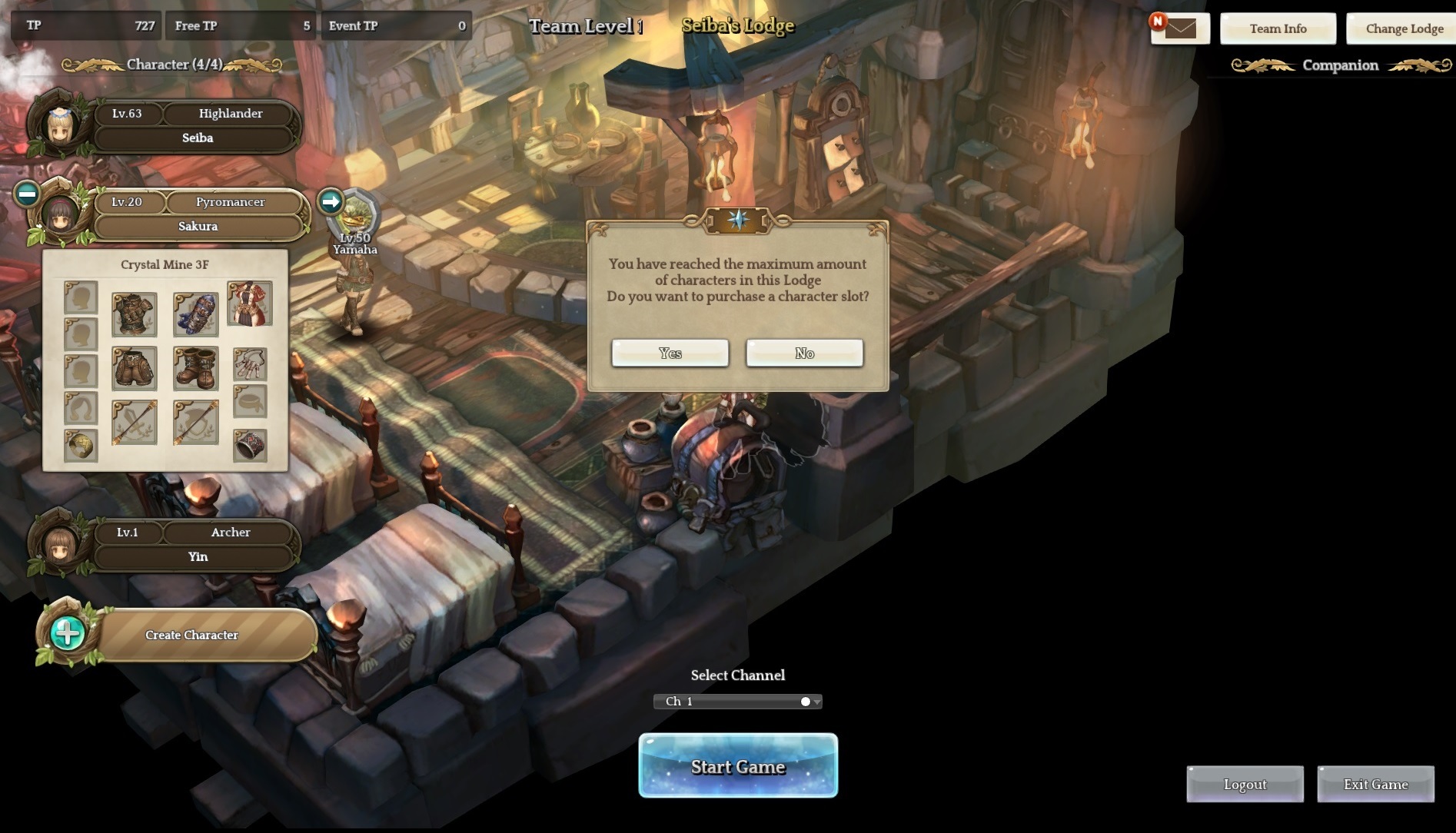Change the lodge
This screenshot has height=833, width=1456.
(1404, 29)
